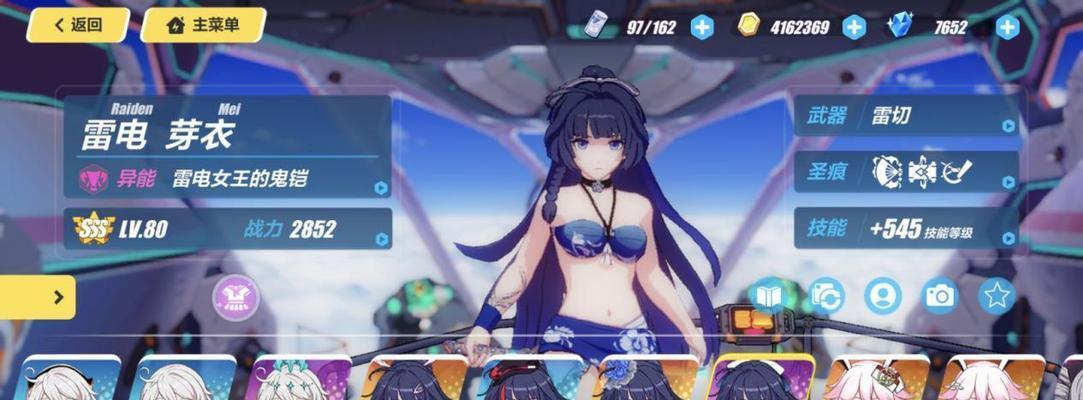Open the book-shaped archive icon
Viewport: 1083px width, 400px height.
click(769, 296)
